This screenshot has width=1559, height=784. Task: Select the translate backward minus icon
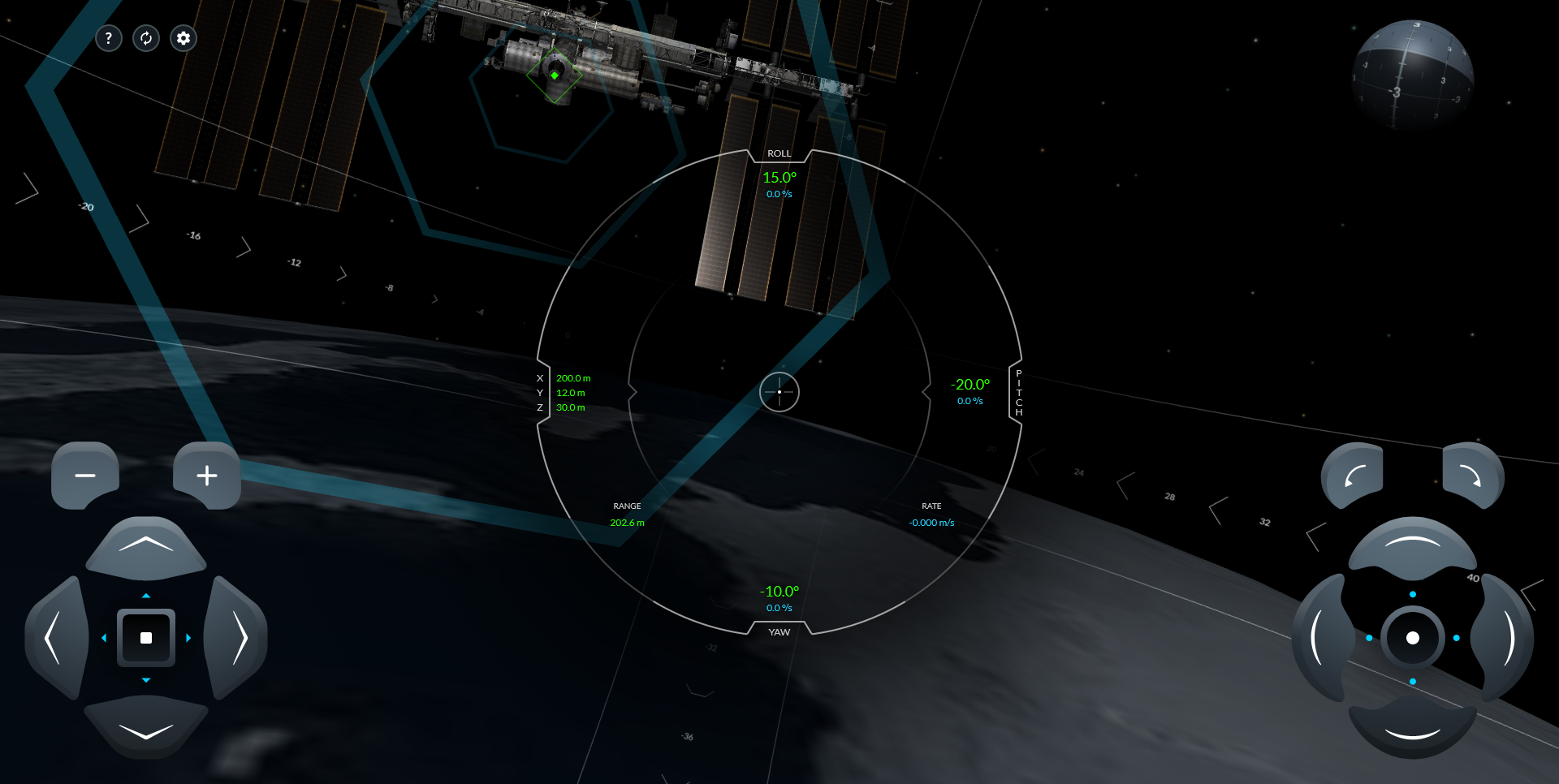coord(85,476)
